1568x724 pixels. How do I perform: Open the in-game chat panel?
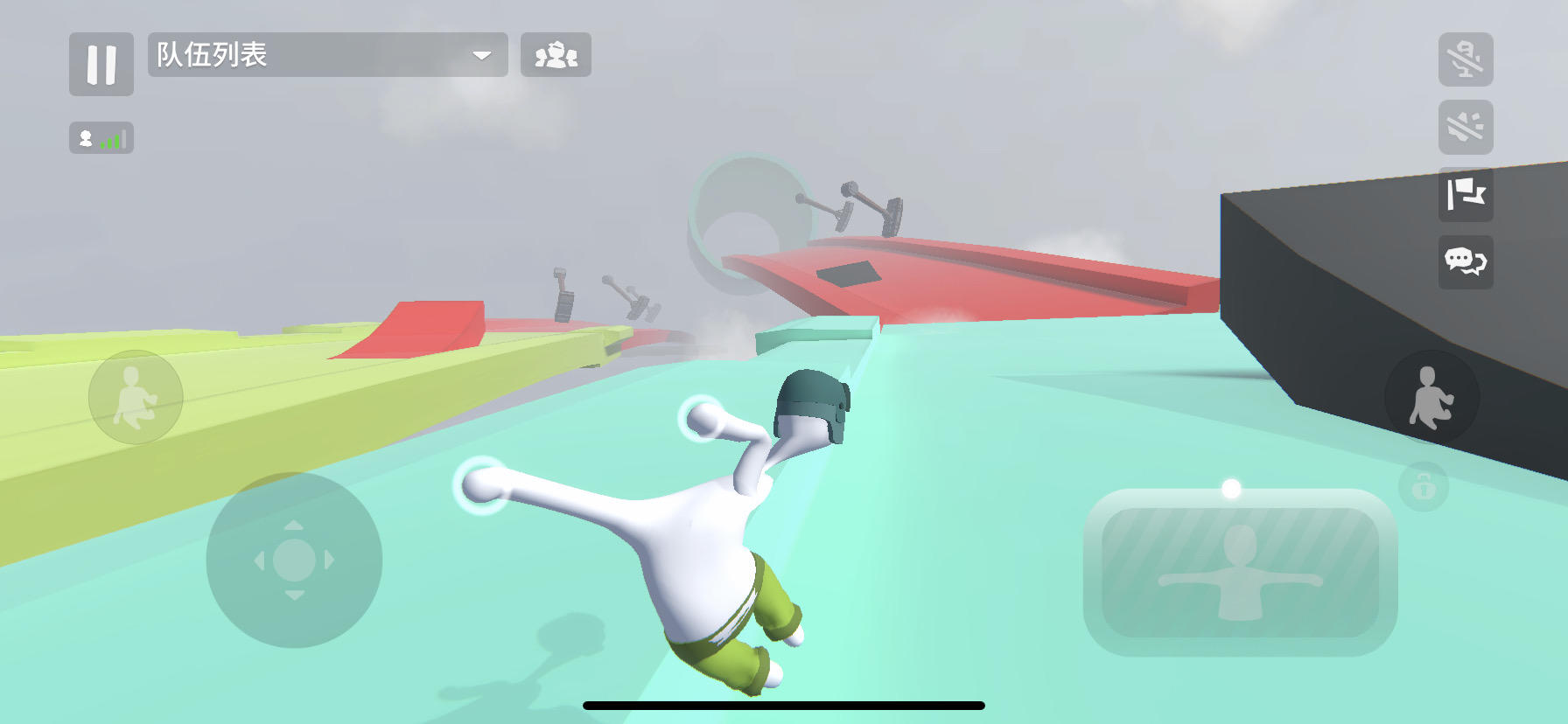[x=1466, y=263]
